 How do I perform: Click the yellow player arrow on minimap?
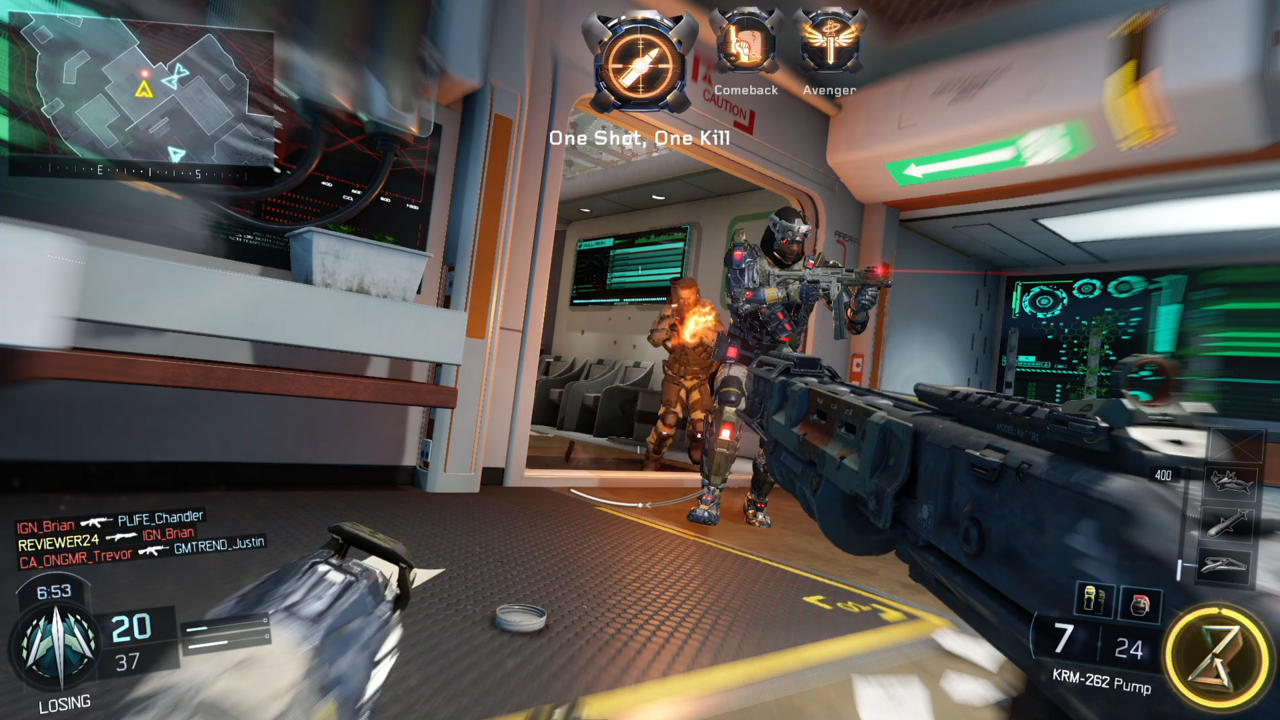144,89
